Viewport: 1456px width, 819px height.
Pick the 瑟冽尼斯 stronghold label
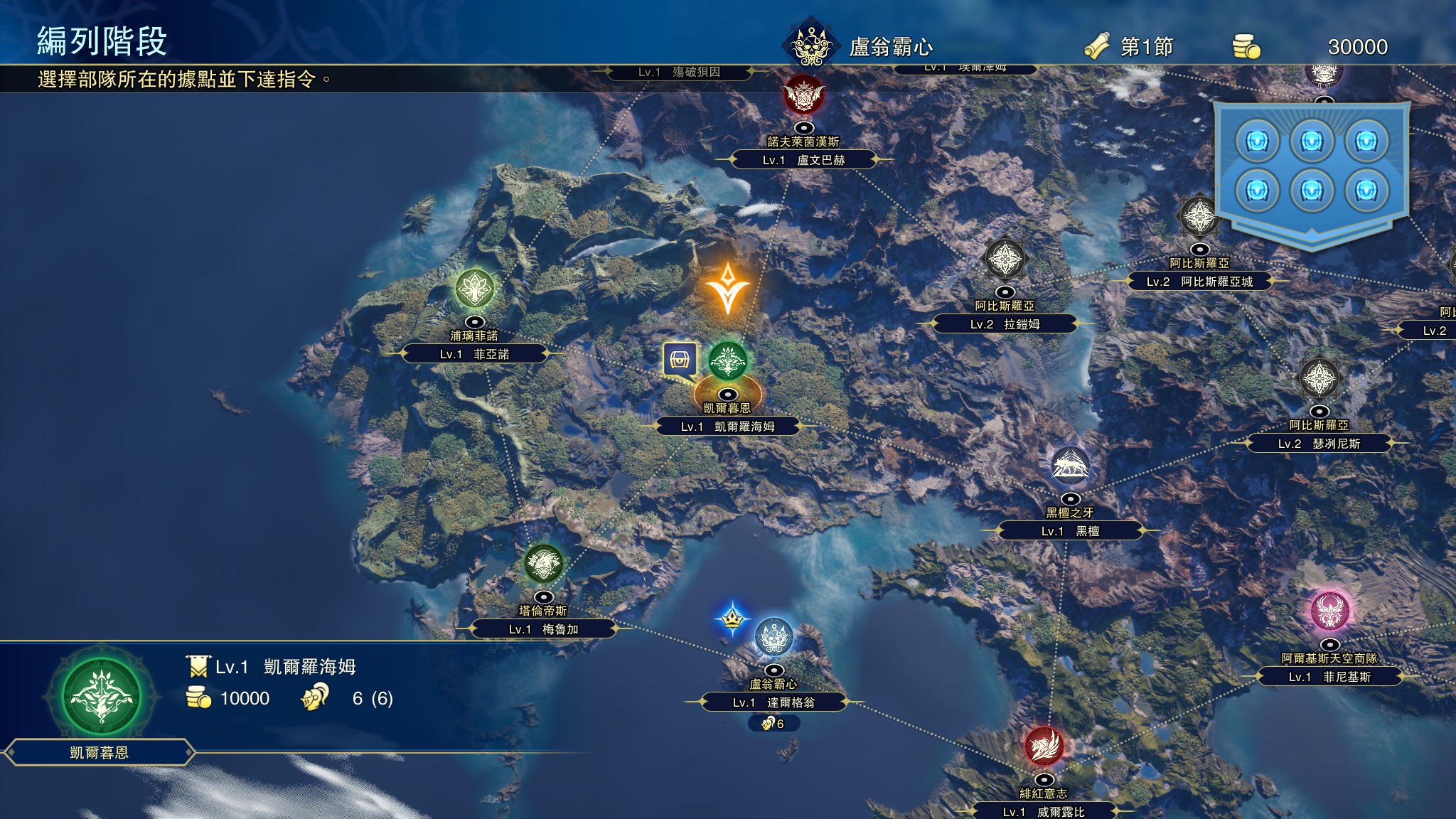point(1319,444)
